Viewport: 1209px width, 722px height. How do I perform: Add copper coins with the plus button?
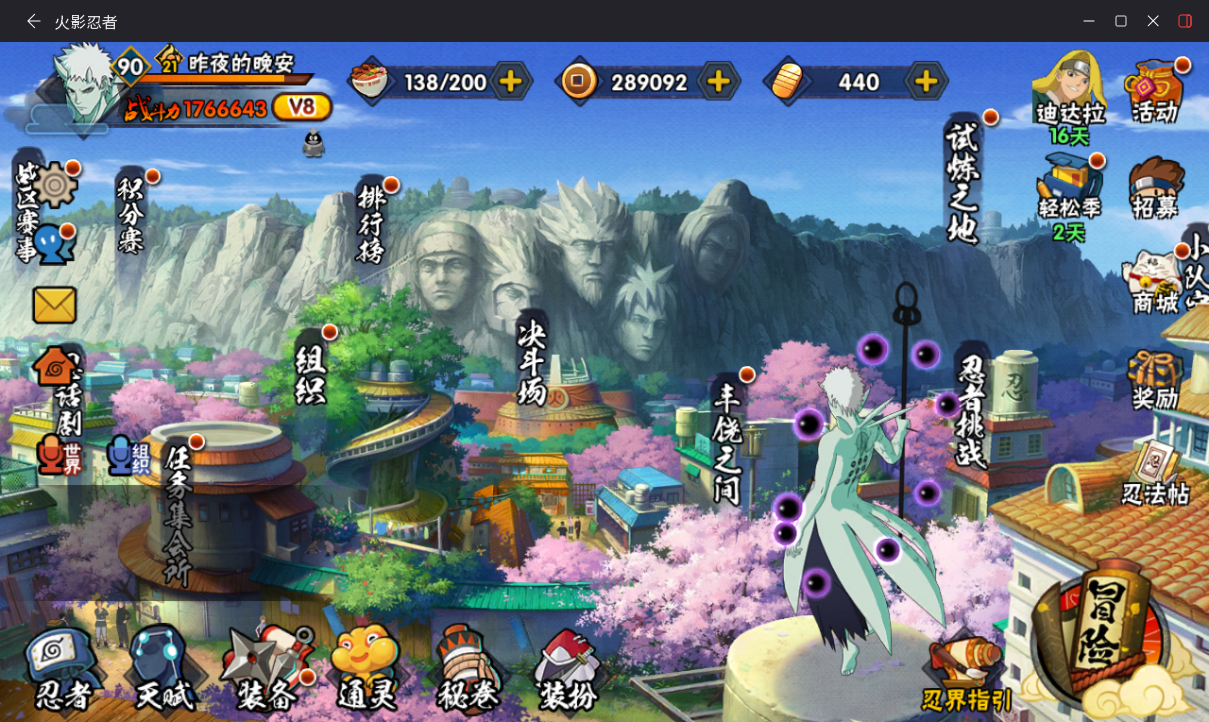pos(718,82)
